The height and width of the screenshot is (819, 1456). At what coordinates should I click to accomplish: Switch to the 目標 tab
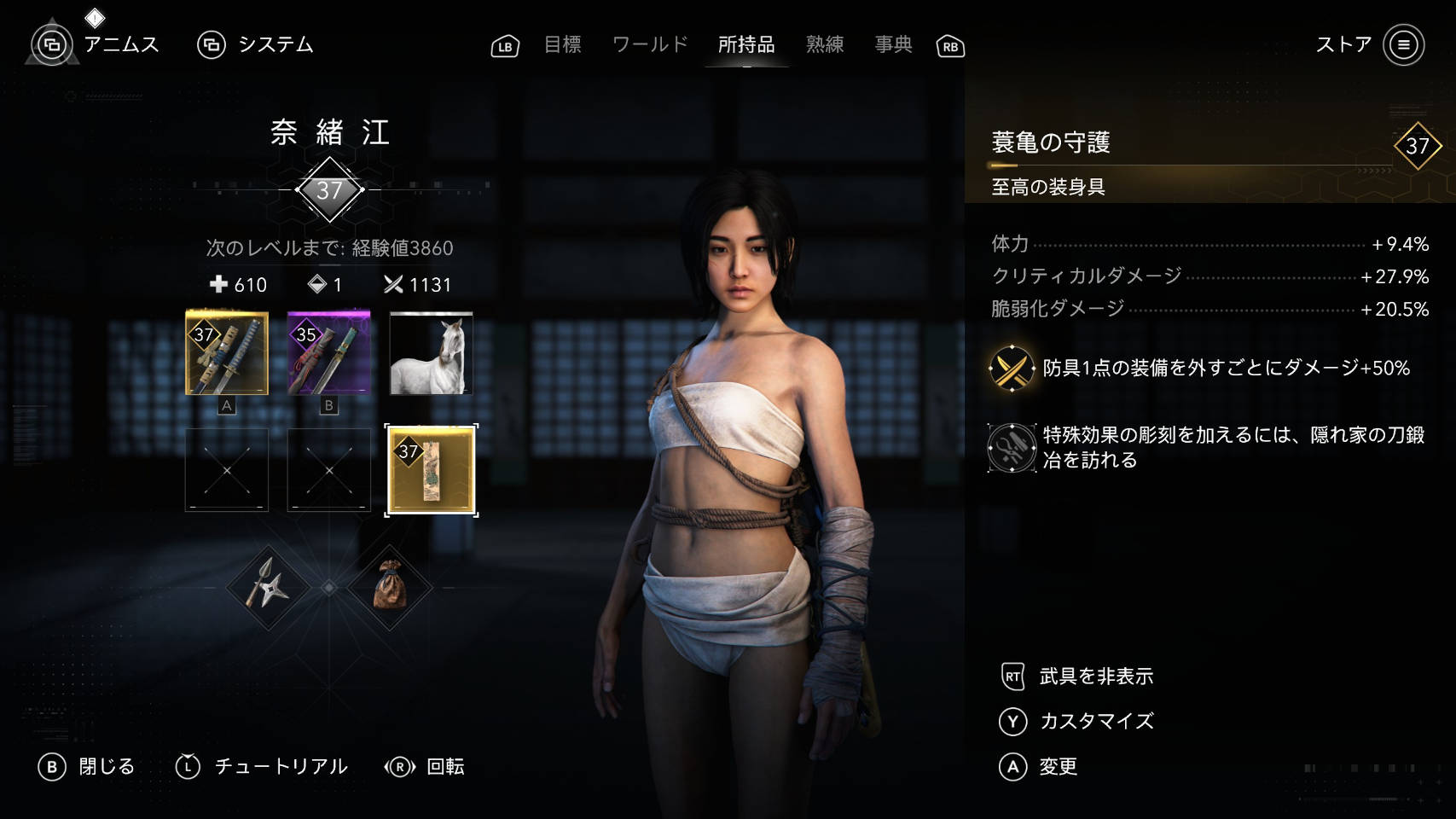[562, 44]
